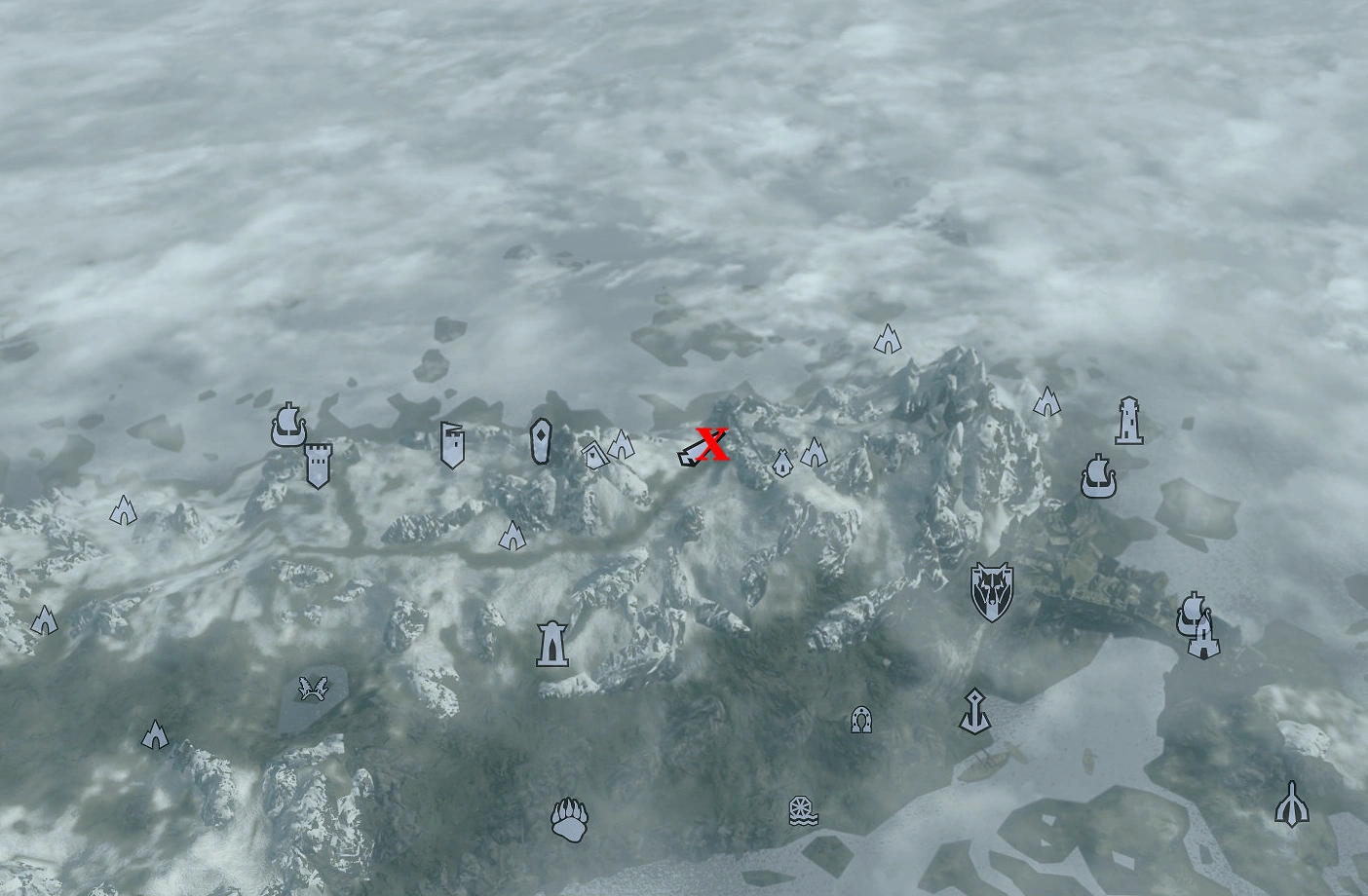The width and height of the screenshot is (1368, 896).
Task: Select the castle tower marker near the ships
Action: click(320, 465)
